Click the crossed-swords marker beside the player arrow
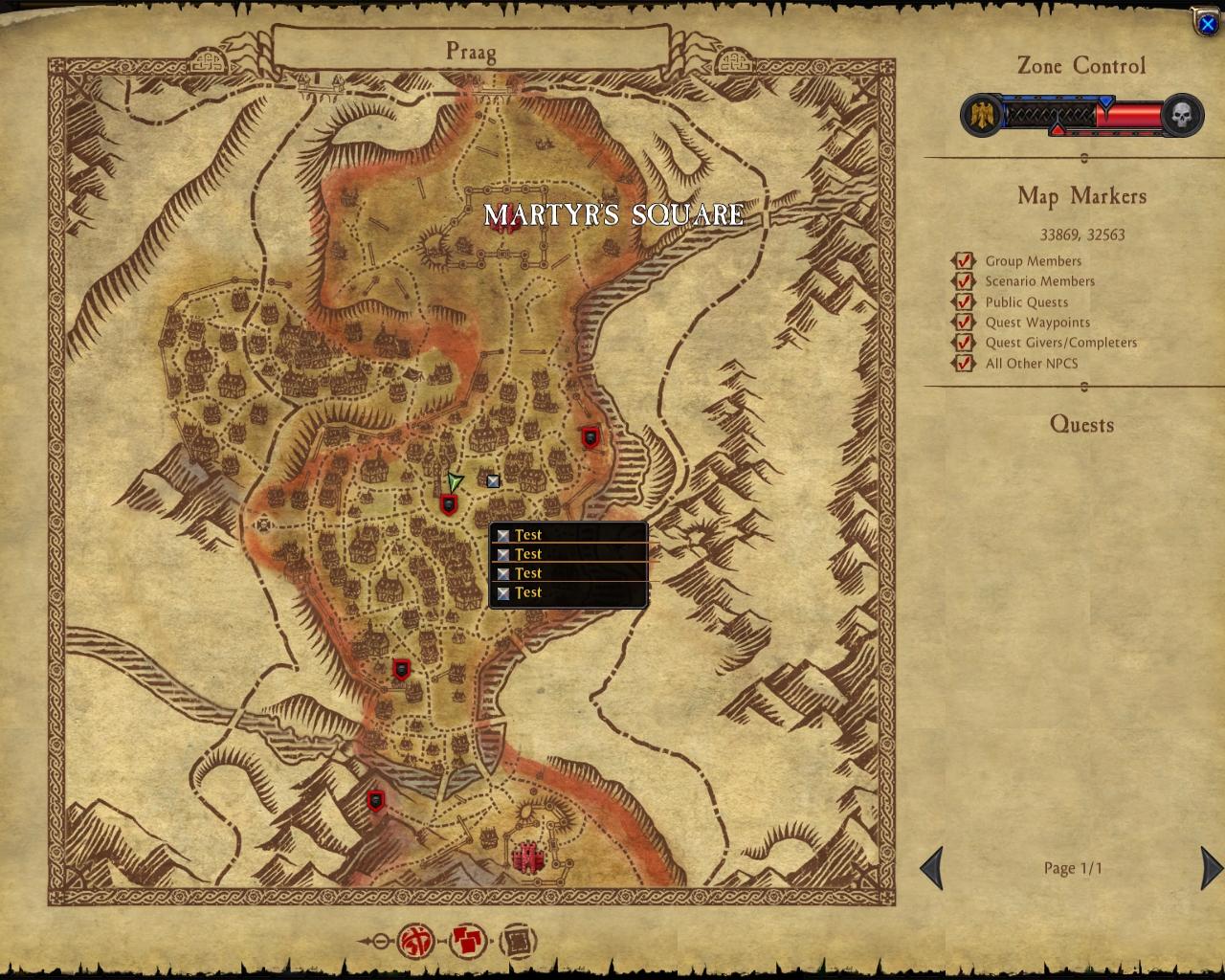 [x=493, y=481]
